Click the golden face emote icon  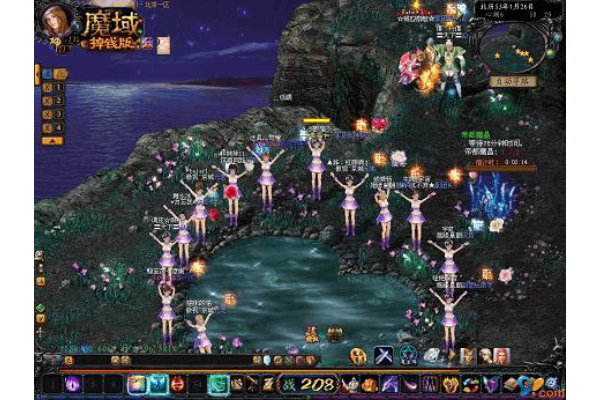click(358, 355)
